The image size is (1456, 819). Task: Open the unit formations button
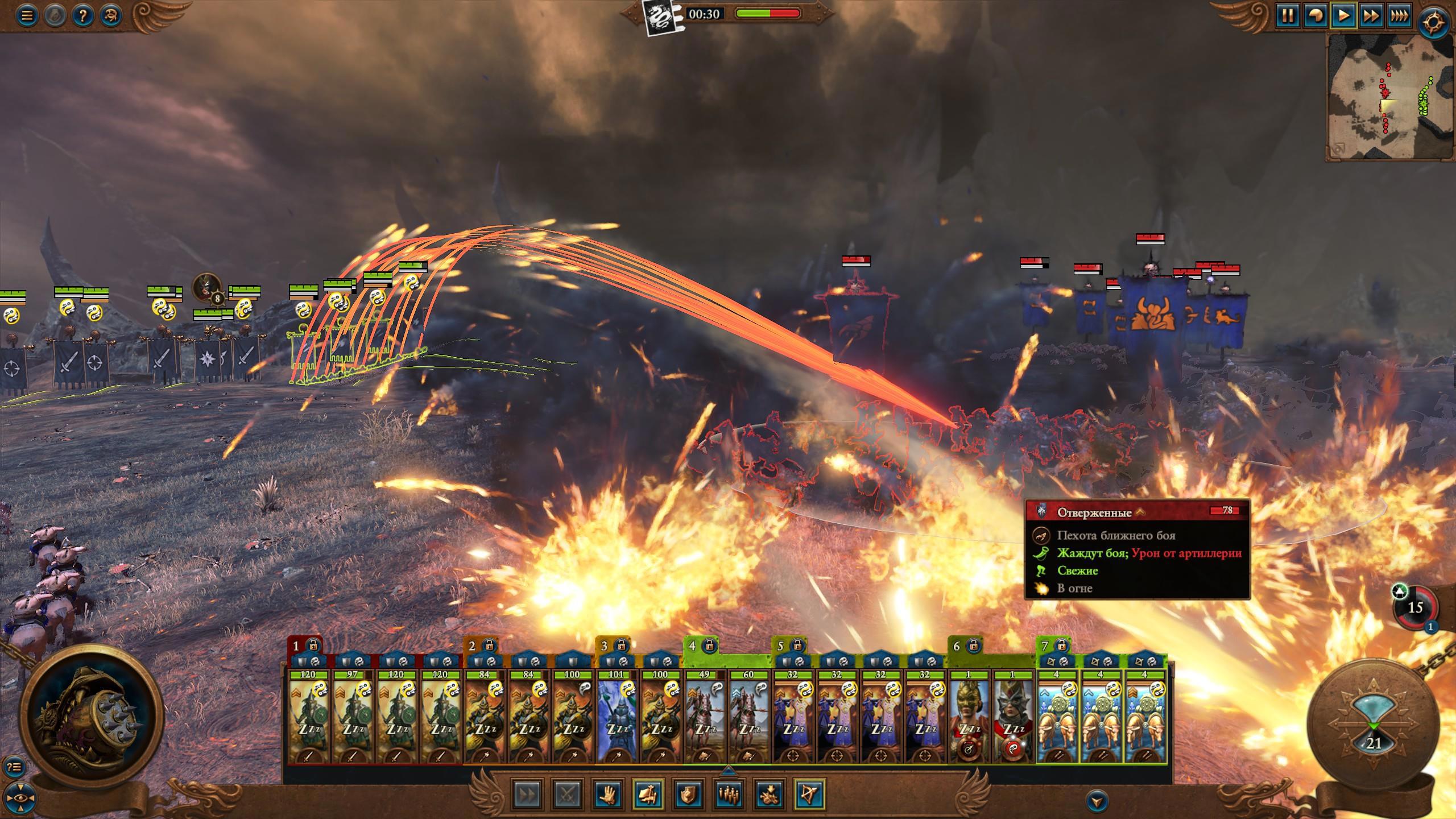coord(728,794)
